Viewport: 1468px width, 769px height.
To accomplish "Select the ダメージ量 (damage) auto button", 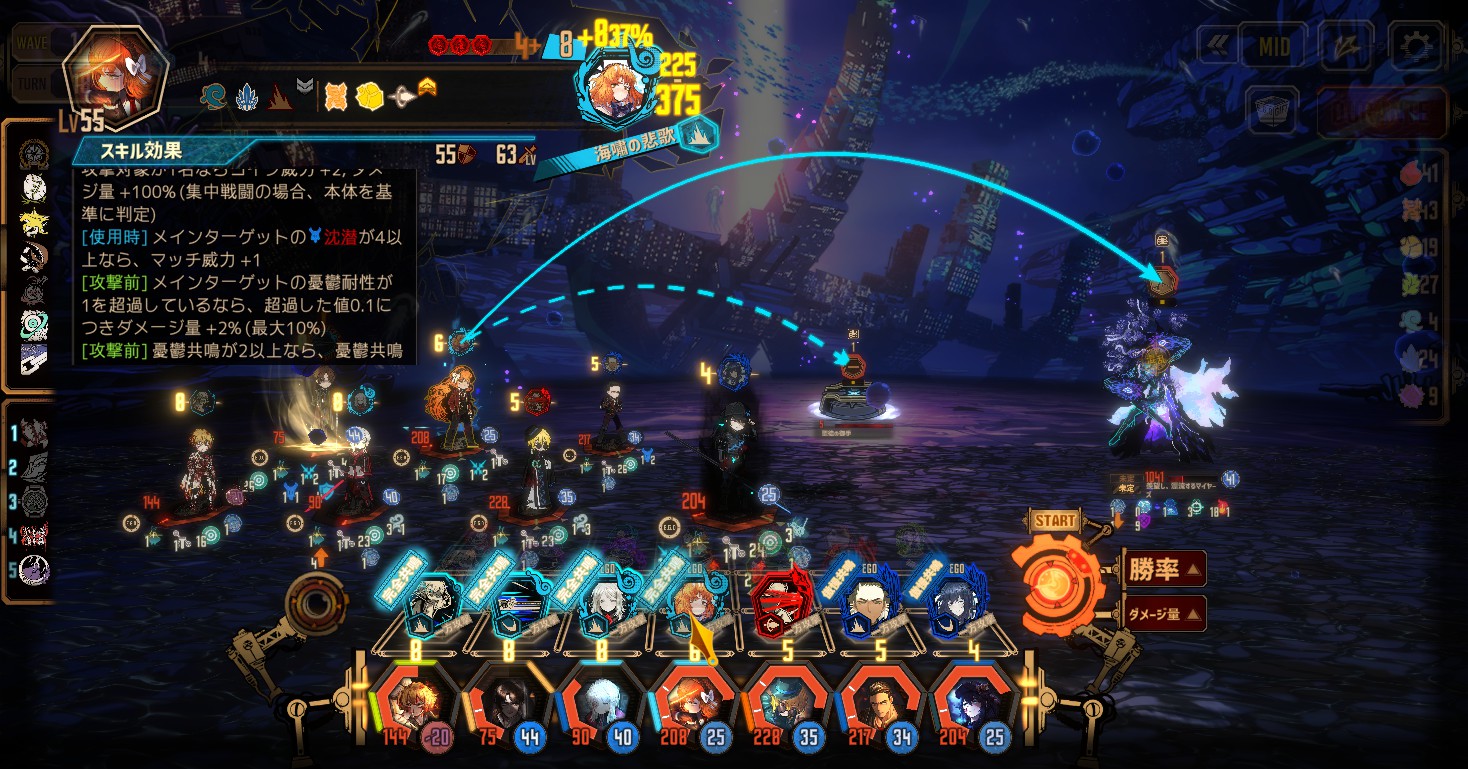I will [x=1164, y=613].
